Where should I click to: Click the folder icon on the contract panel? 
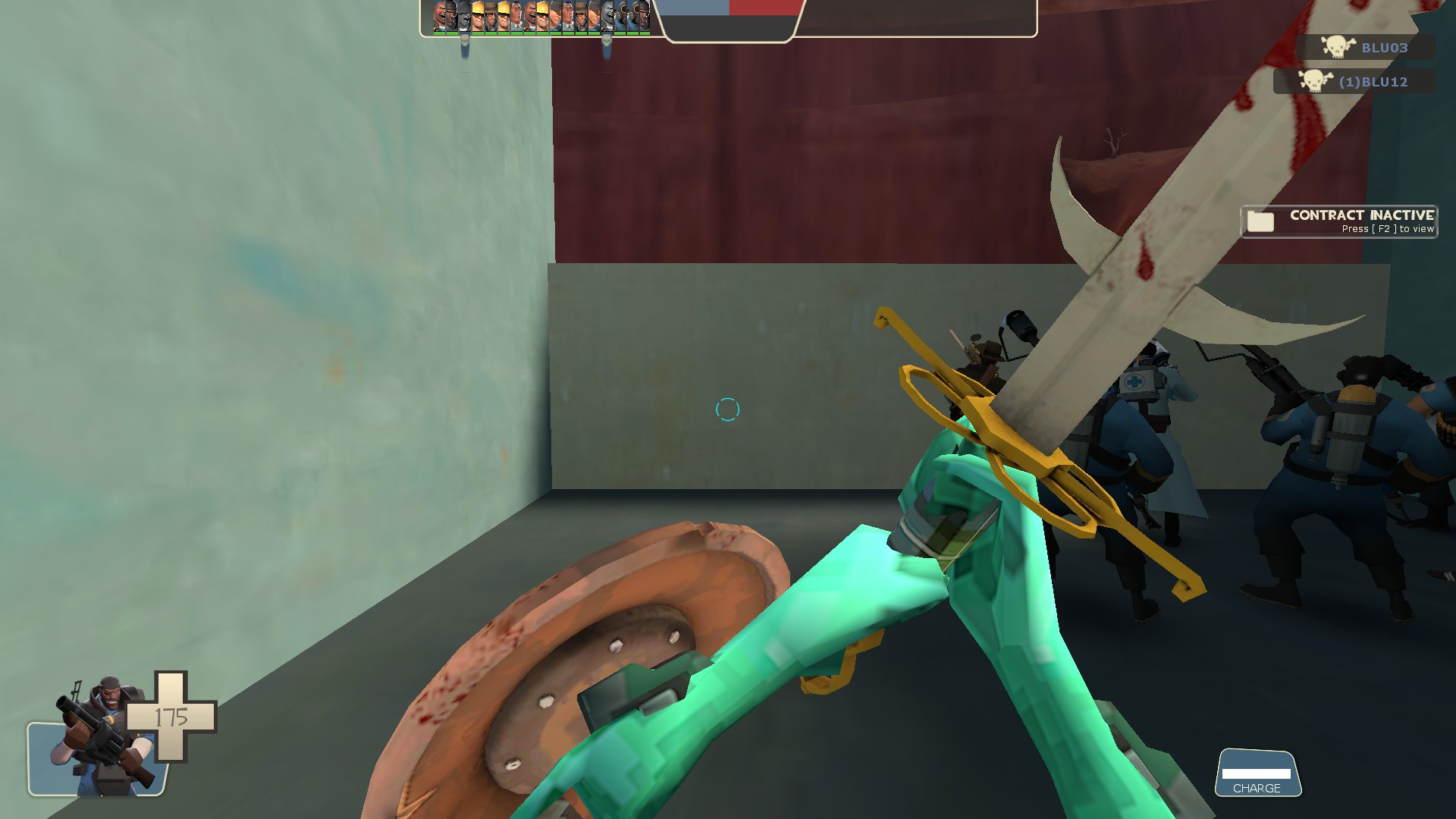pyautogui.click(x=1261, y=221)
